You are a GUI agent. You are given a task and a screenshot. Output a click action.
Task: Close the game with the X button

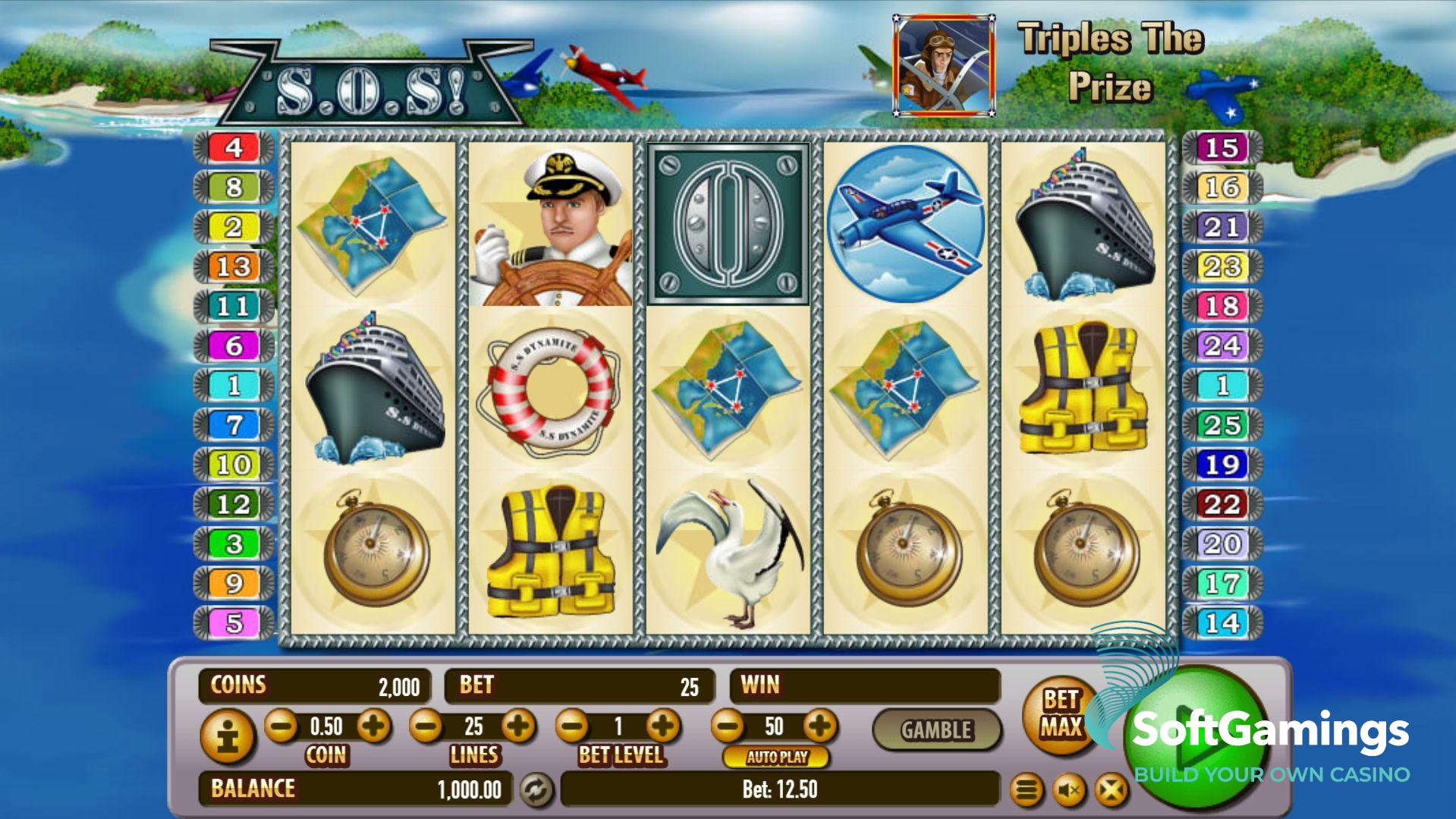[1111, 791]
